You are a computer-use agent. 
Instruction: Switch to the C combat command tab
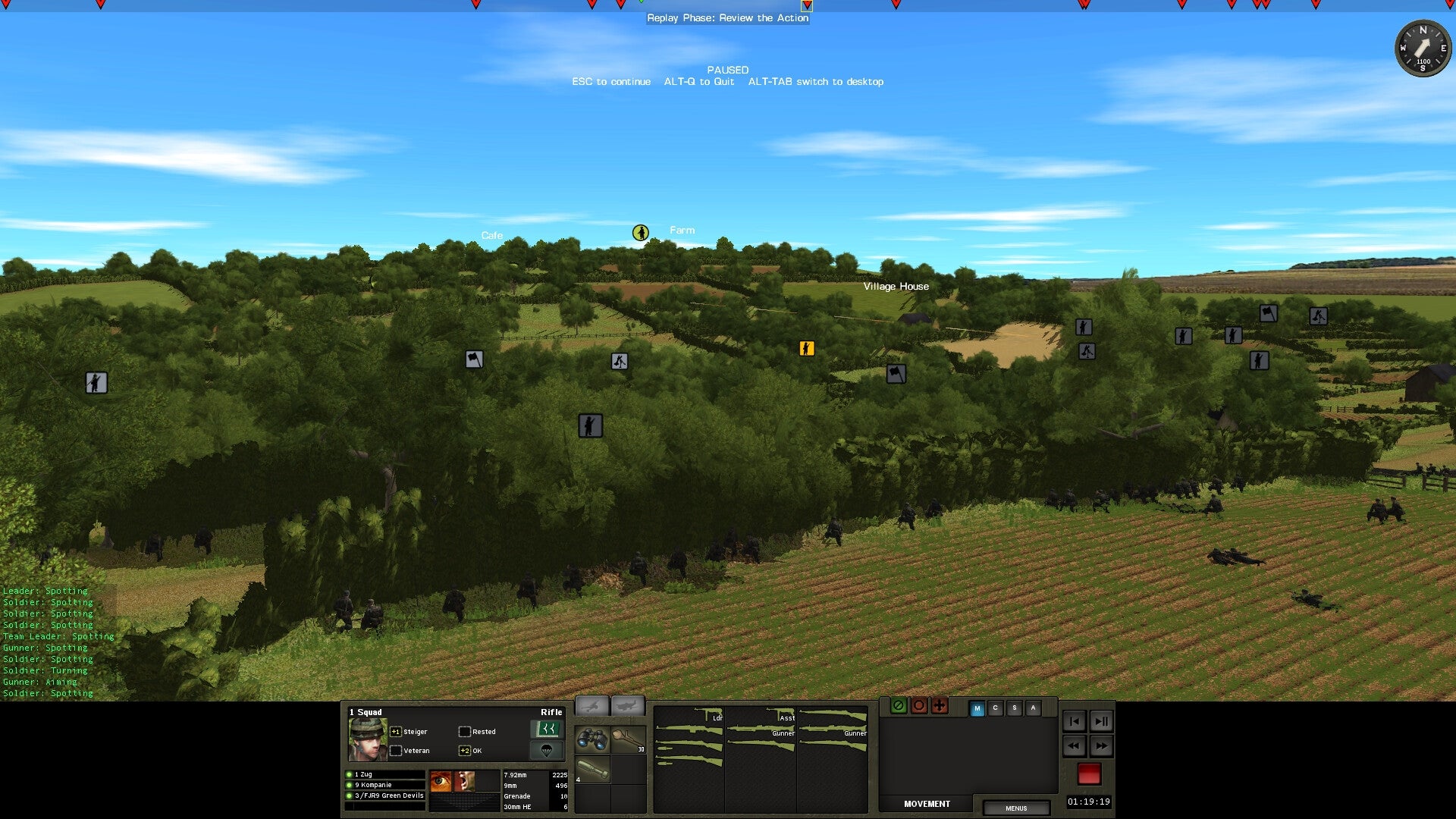[995, 708]
